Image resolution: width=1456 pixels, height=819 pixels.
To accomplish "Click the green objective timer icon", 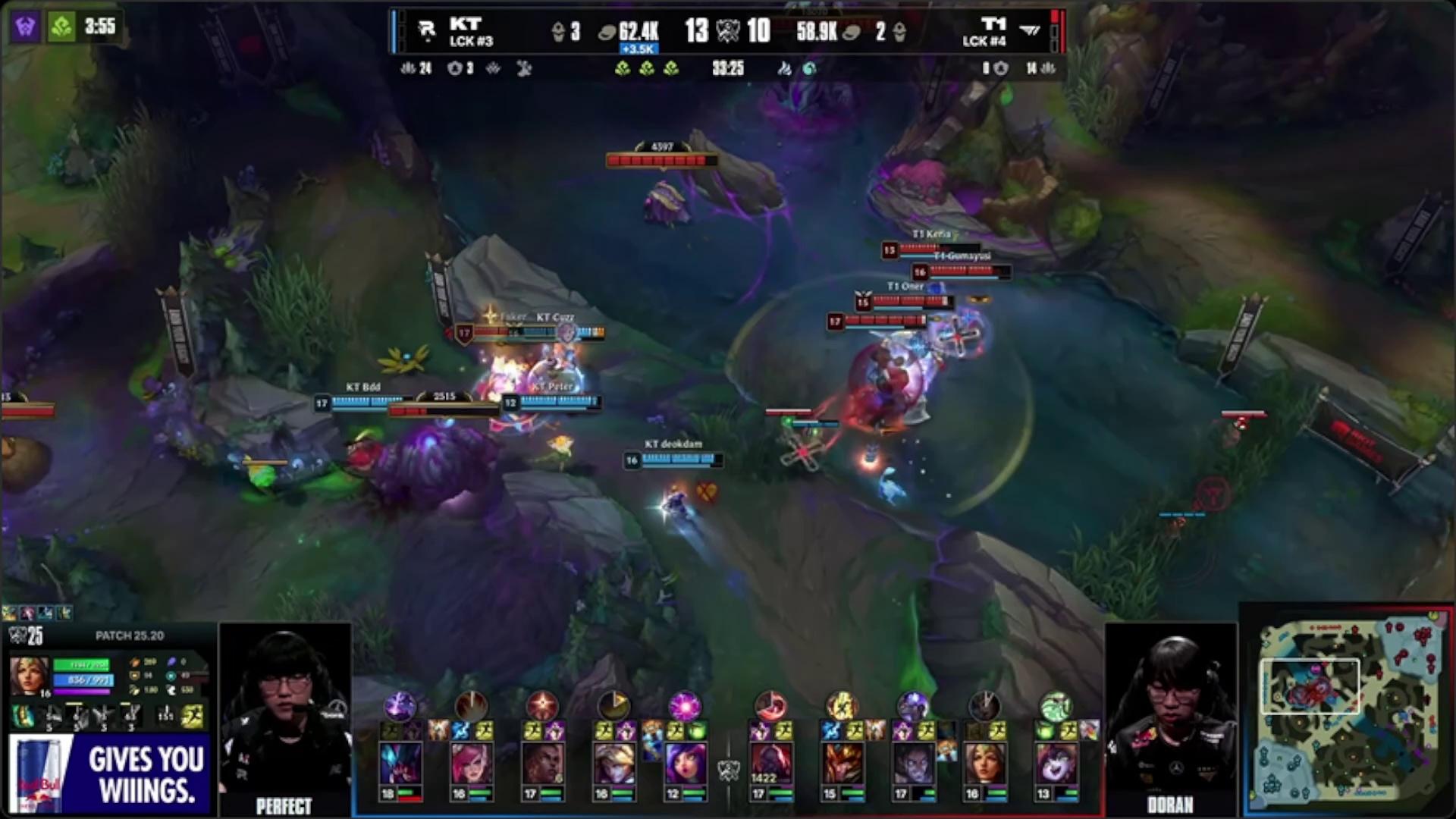I will (x=62, y=27).
